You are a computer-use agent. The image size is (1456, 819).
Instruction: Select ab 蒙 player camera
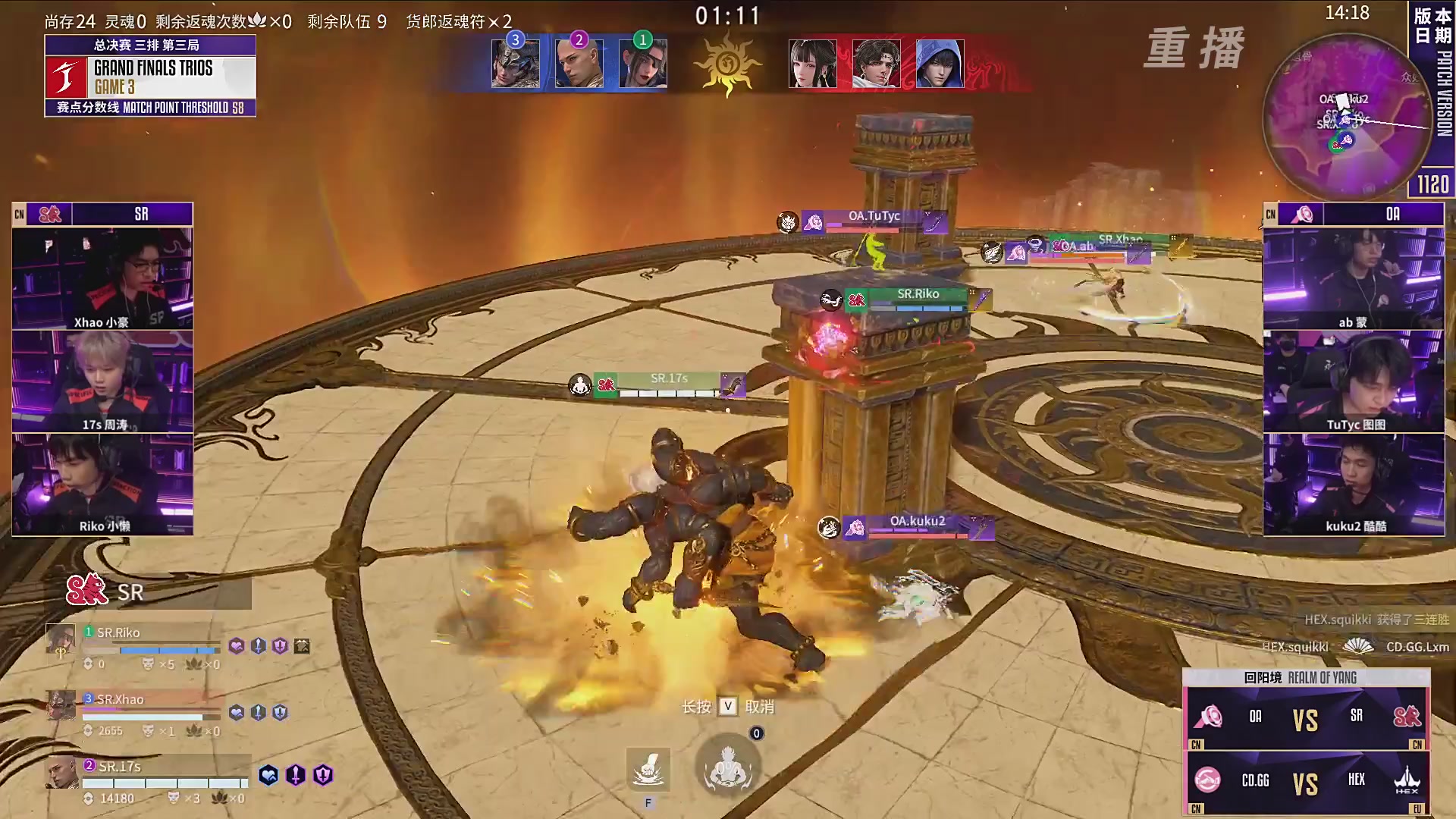[1354, 278]
